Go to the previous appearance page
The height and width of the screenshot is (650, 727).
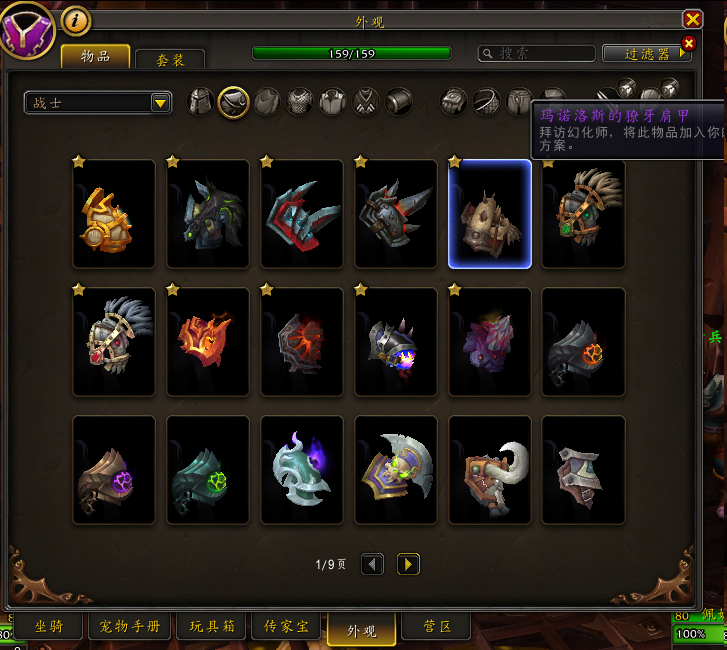[373, 565]
